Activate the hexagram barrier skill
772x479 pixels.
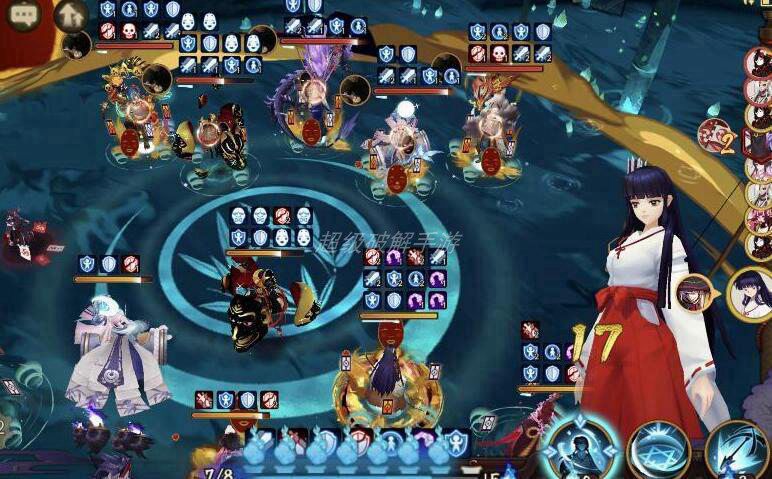tap(658, 452)
